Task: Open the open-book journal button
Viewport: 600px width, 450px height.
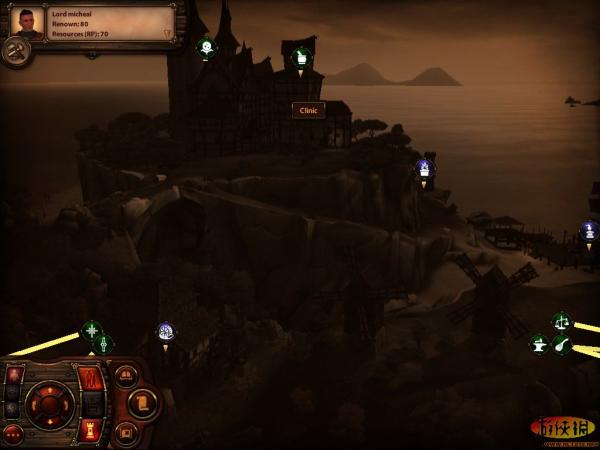Action: (126, 376)
